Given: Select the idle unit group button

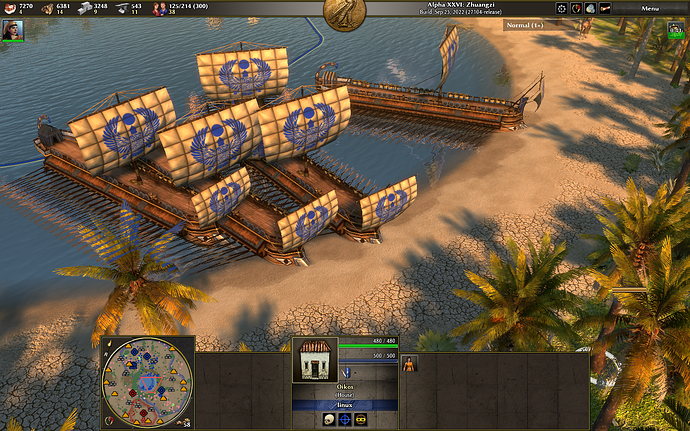Looking at the screenshot, I should 676,30.
